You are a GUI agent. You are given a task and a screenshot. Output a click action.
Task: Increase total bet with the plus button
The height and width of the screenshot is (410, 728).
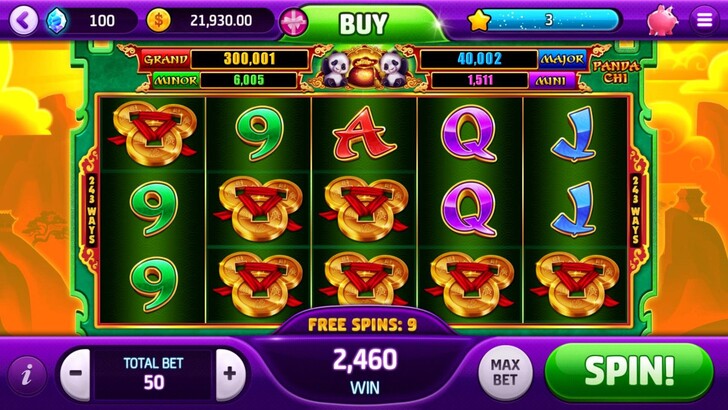coord(230,374)
